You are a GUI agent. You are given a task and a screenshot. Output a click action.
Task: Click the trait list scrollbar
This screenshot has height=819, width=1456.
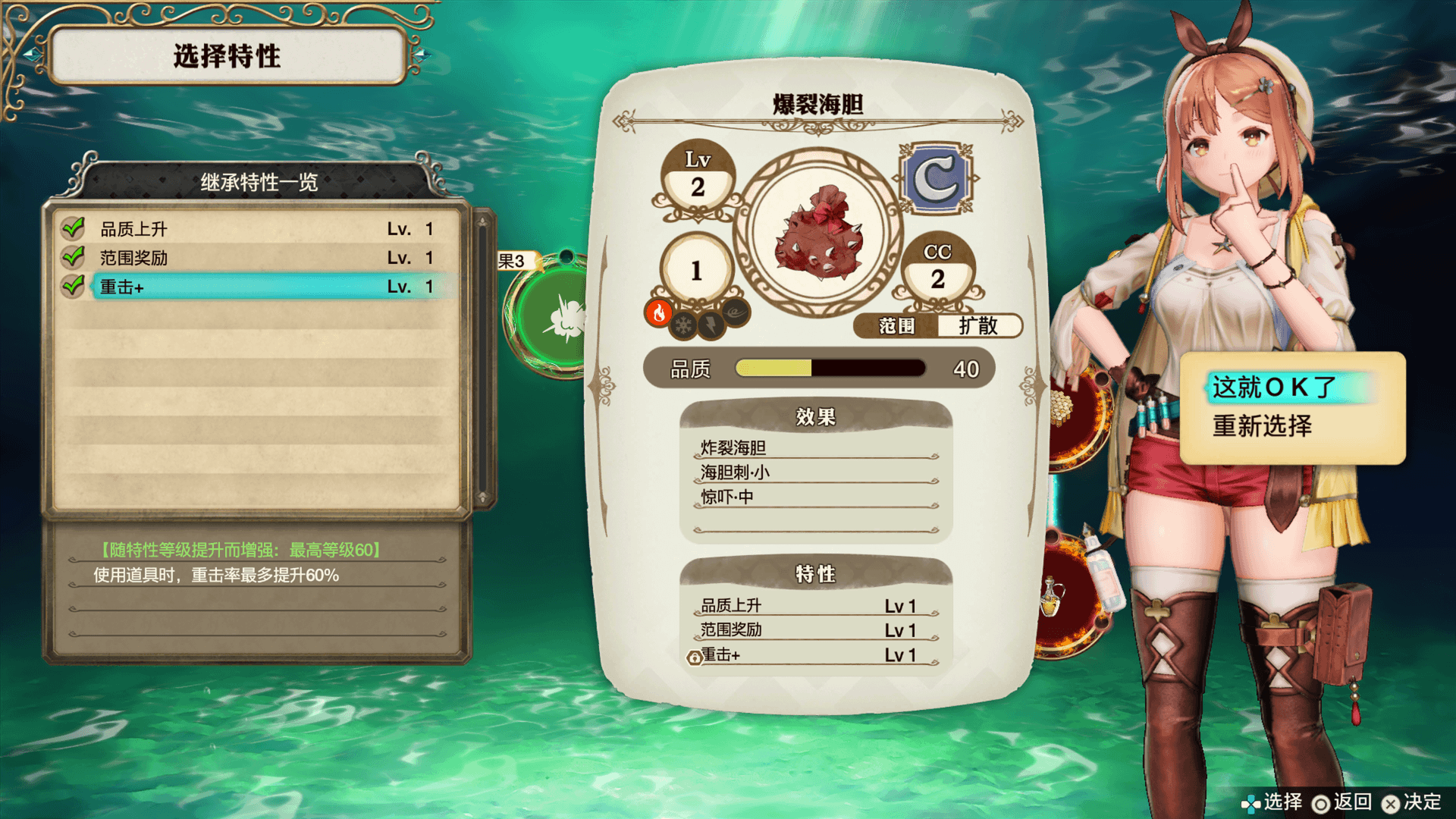click(x=482, y=360)
